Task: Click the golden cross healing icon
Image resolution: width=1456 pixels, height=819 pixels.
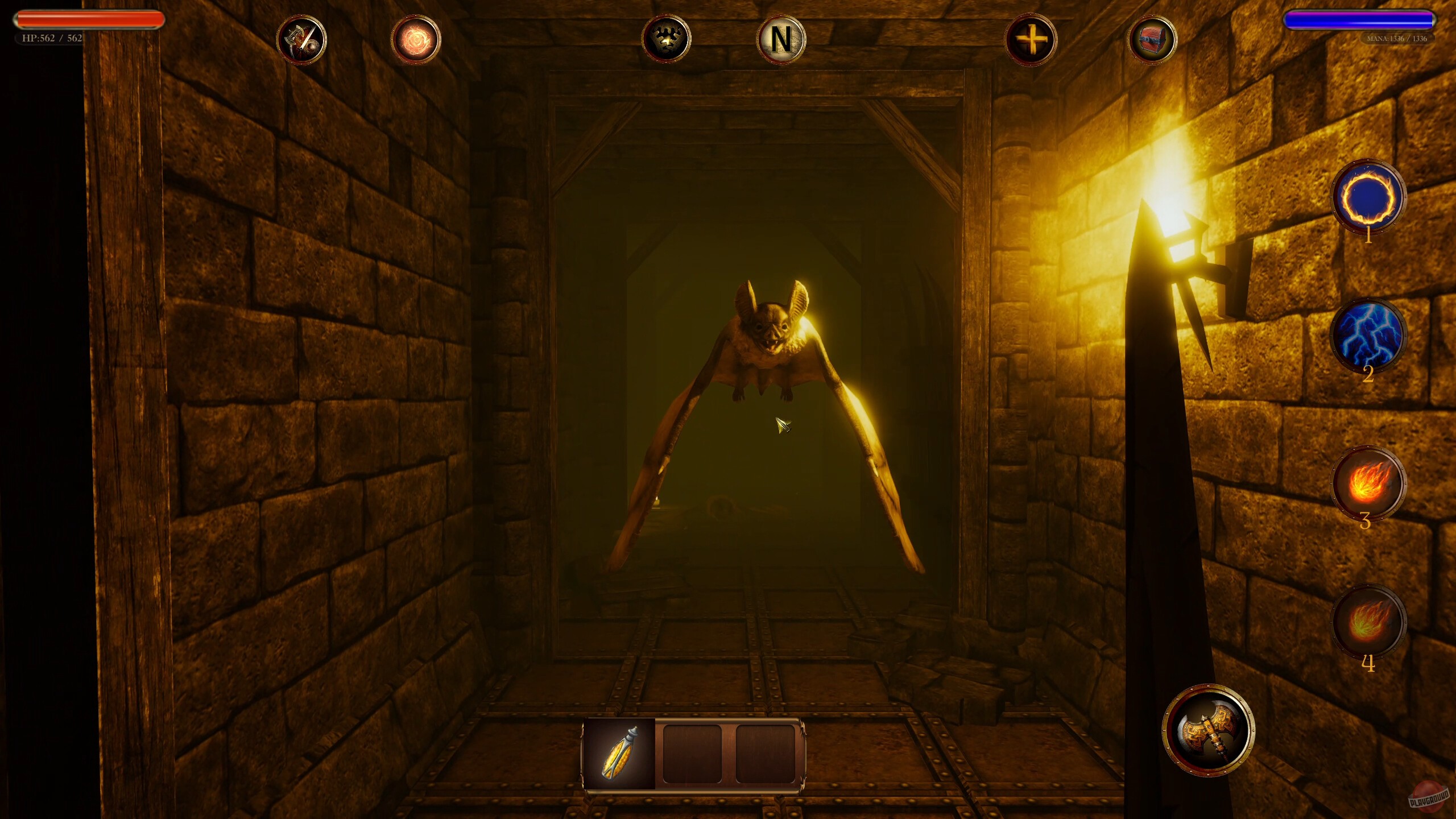Action: click(x=1032, y=40)
